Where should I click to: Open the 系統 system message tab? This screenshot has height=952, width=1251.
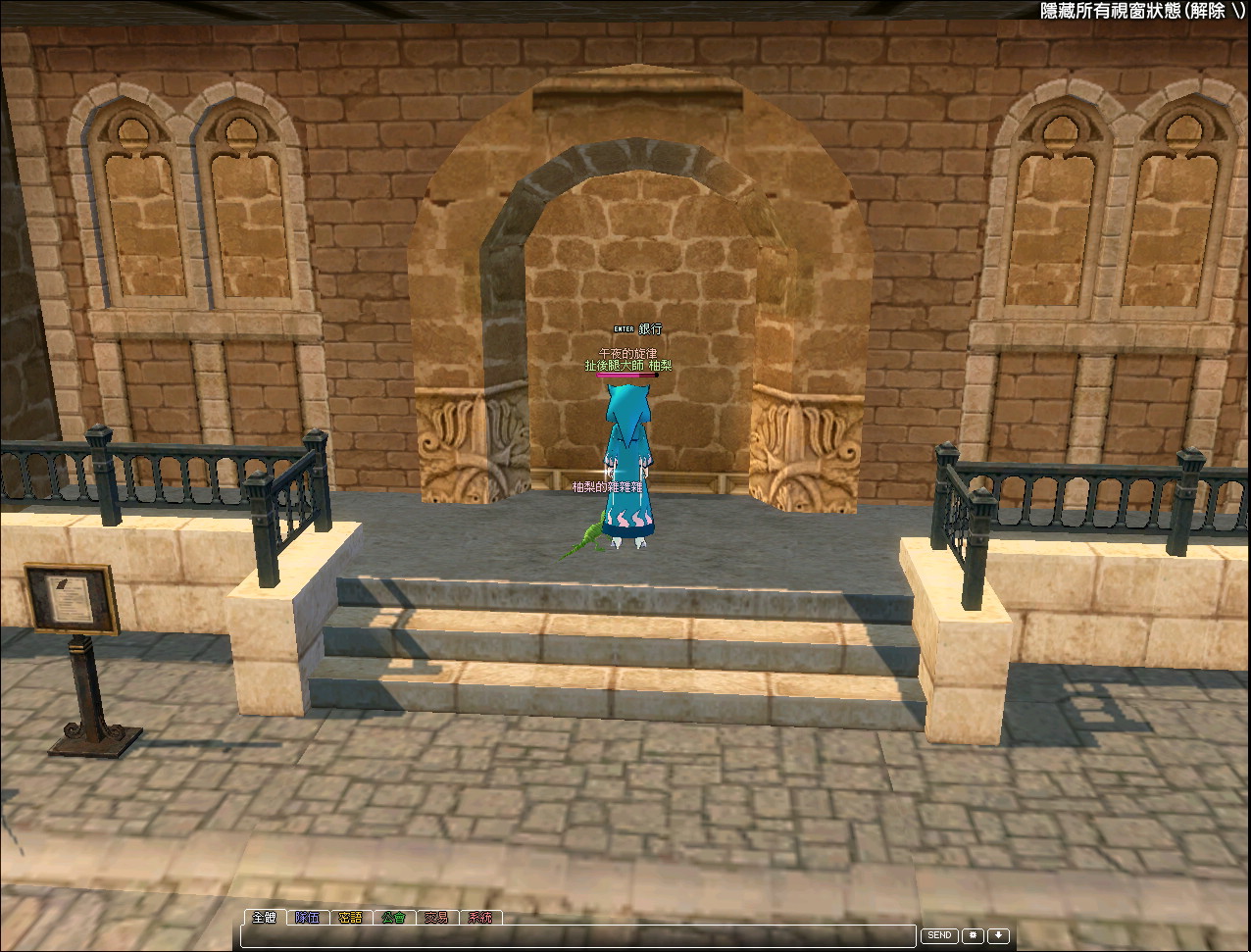(x=479, y=918)
